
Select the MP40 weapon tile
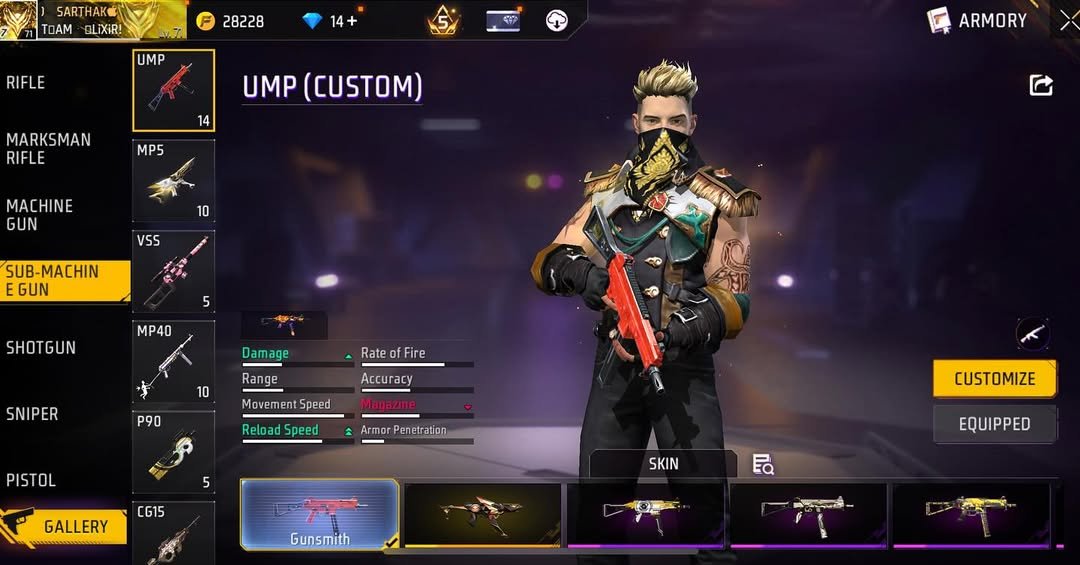(x=173, y=361)
